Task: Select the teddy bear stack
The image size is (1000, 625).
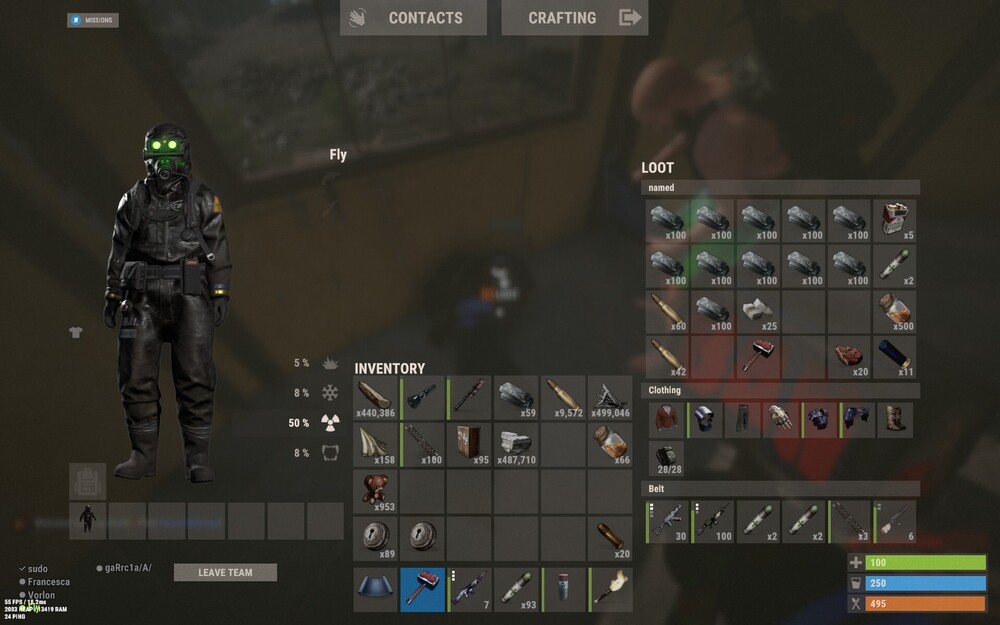Action: pyautogui.click(x=375, y=492)
